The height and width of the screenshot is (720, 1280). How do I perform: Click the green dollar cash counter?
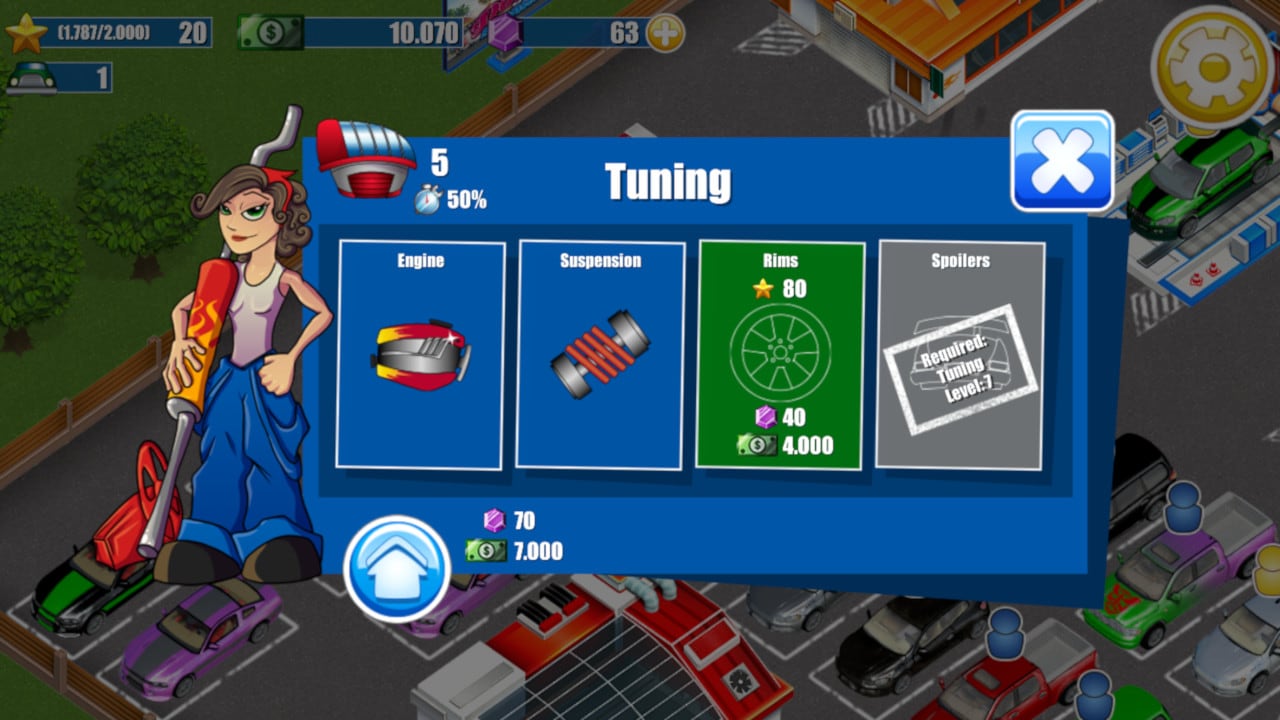pyautogui.click(x=350, y=32)
